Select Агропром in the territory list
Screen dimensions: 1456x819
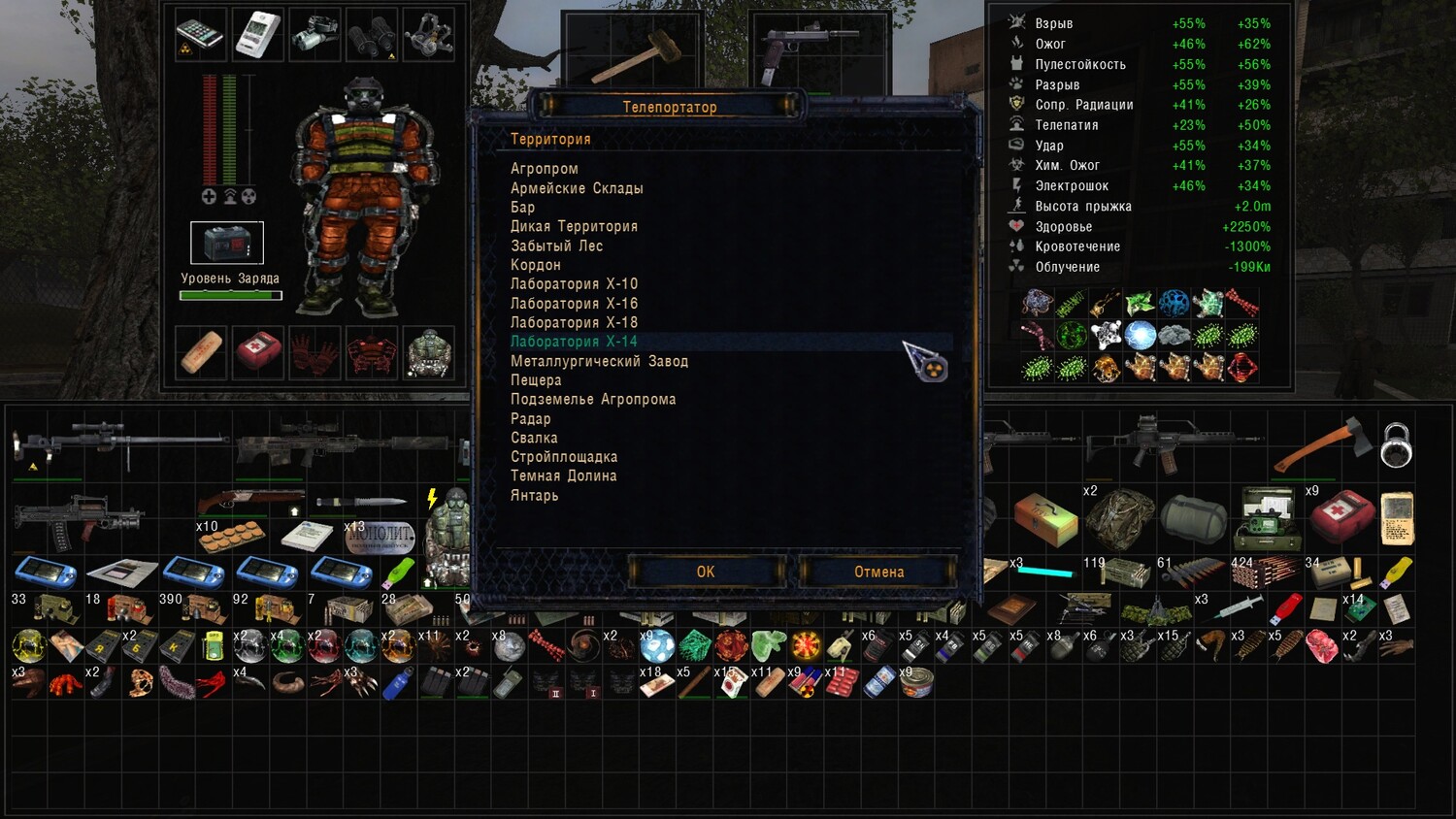coord(545,169)
